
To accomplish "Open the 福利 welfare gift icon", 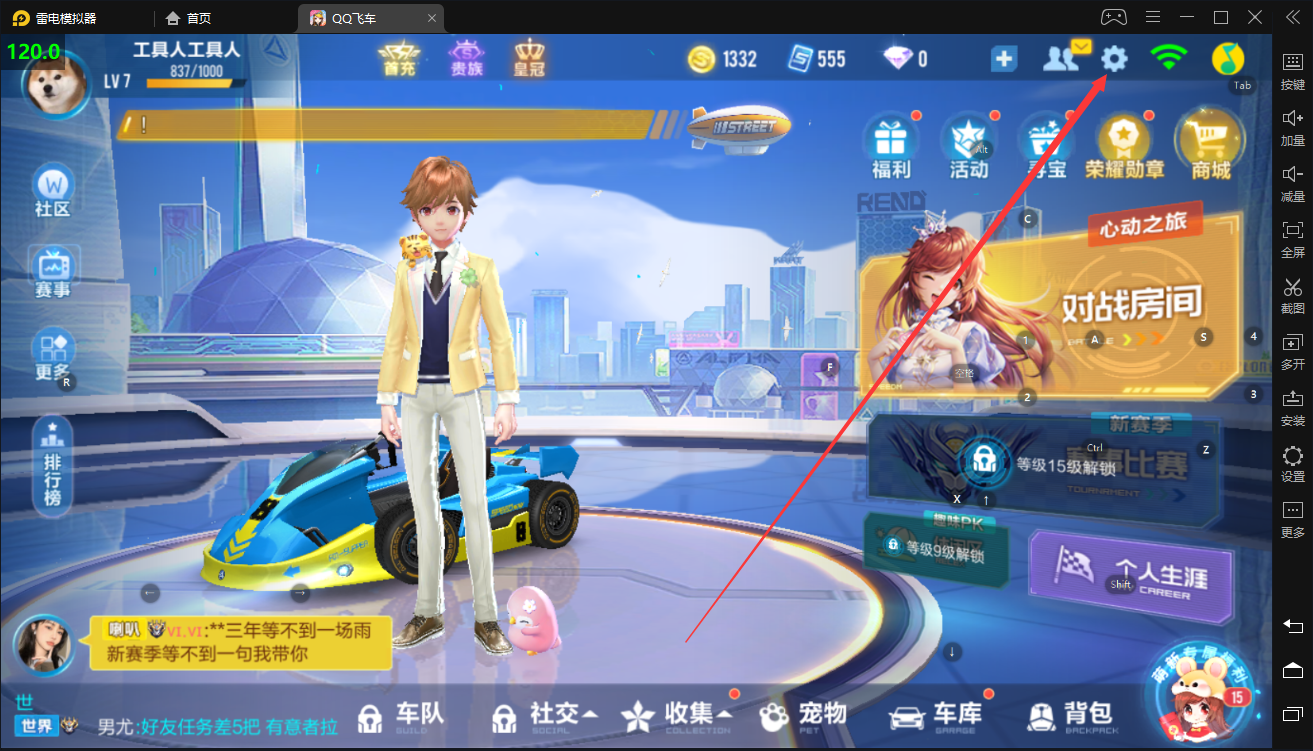I will 889,146.
